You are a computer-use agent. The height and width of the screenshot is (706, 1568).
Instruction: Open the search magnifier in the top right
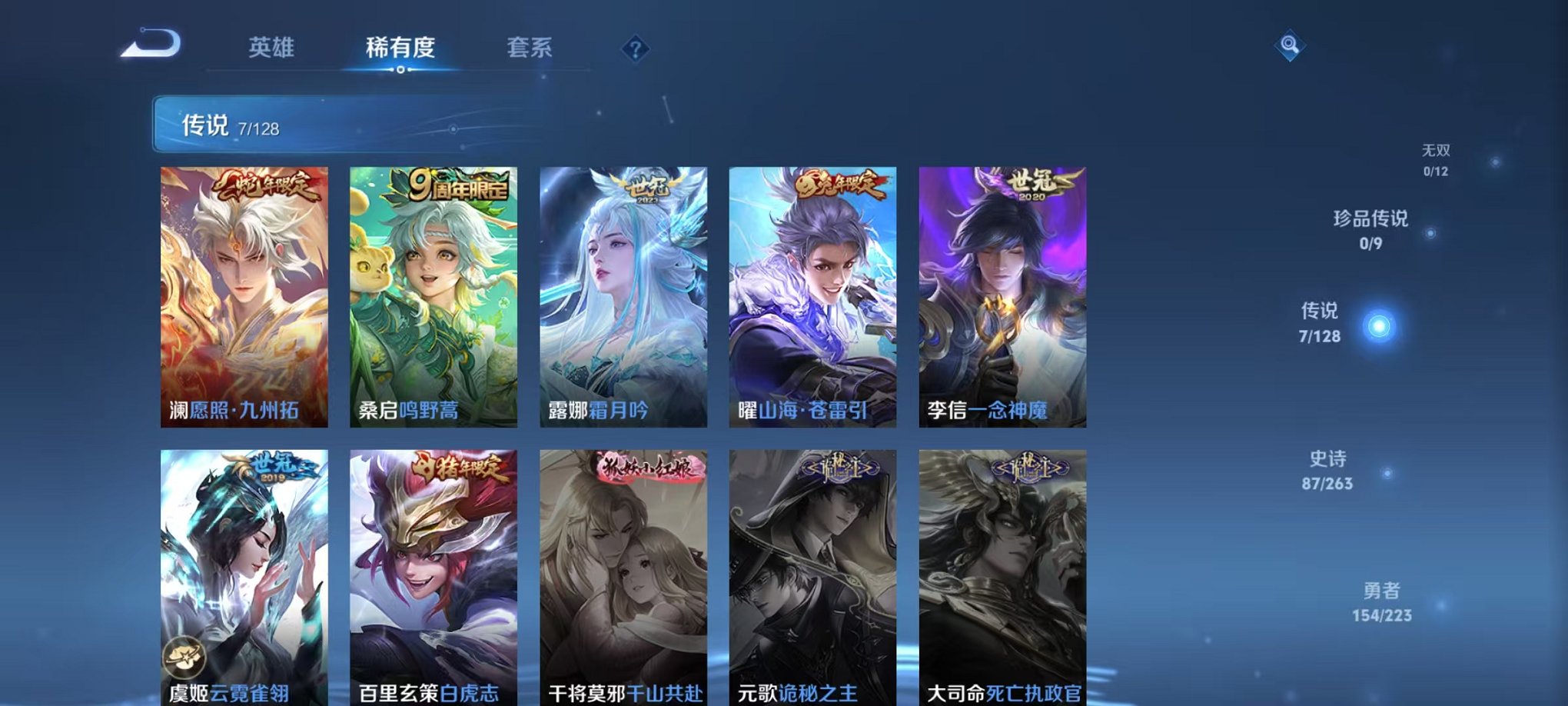(1291, 44)
